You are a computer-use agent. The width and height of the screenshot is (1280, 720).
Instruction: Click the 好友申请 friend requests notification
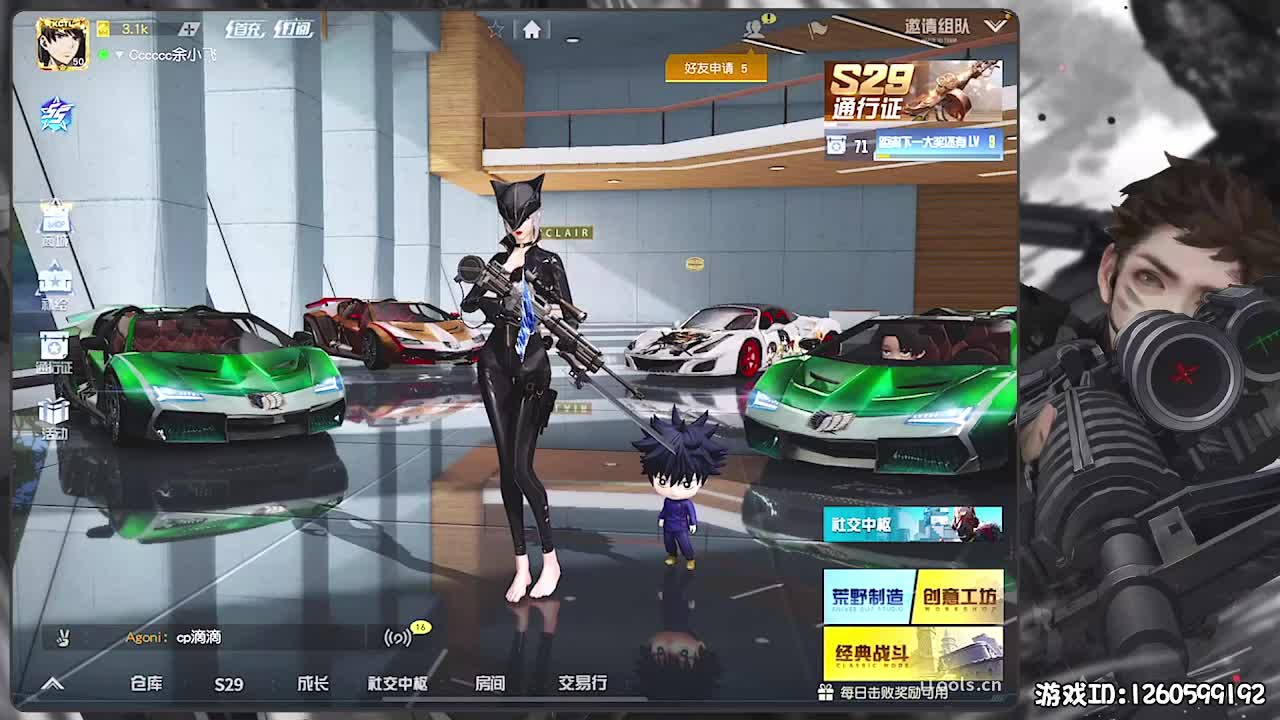tap(715, 70)
